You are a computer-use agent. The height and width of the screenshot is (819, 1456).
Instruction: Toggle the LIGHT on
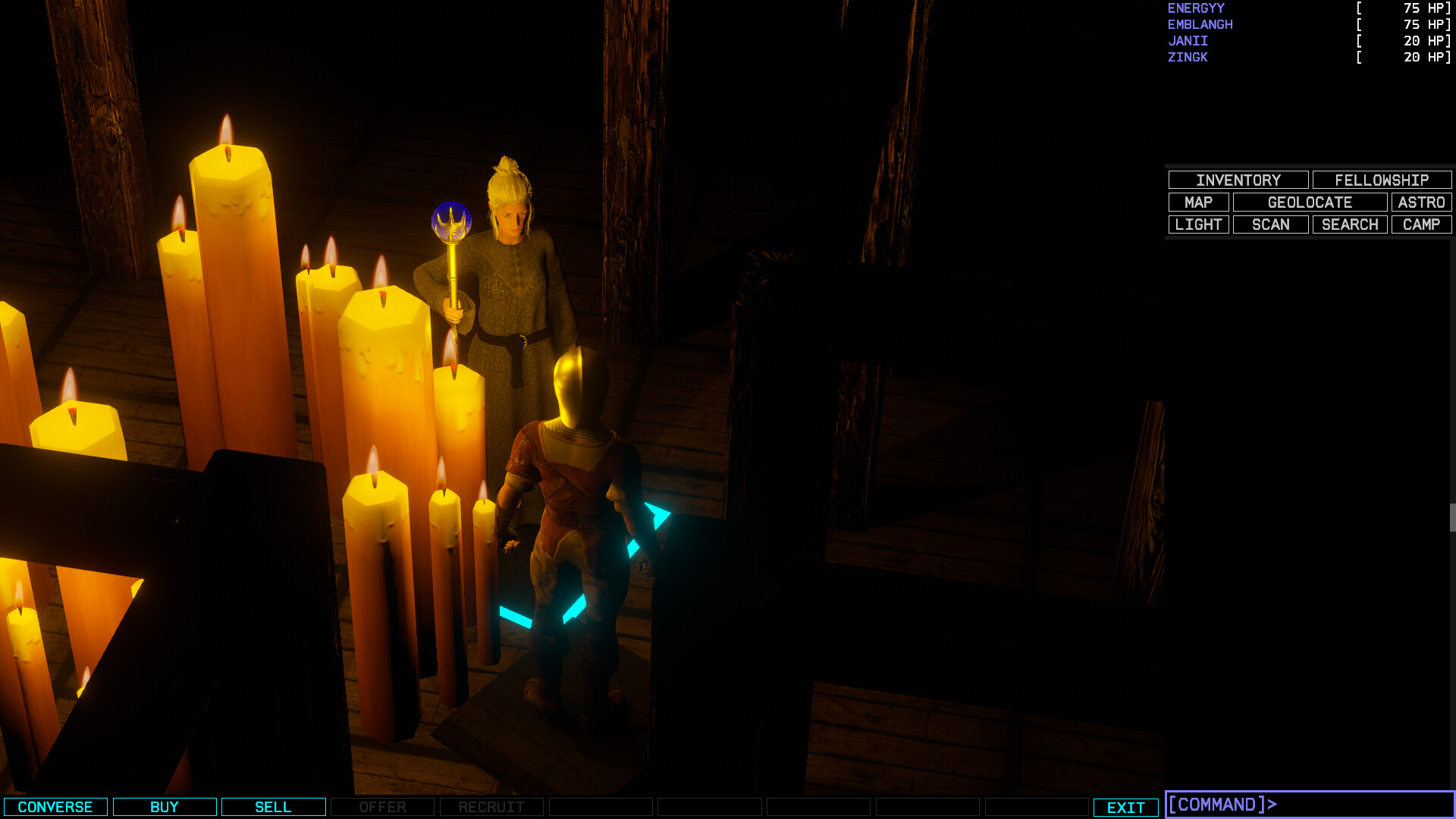1199,224
